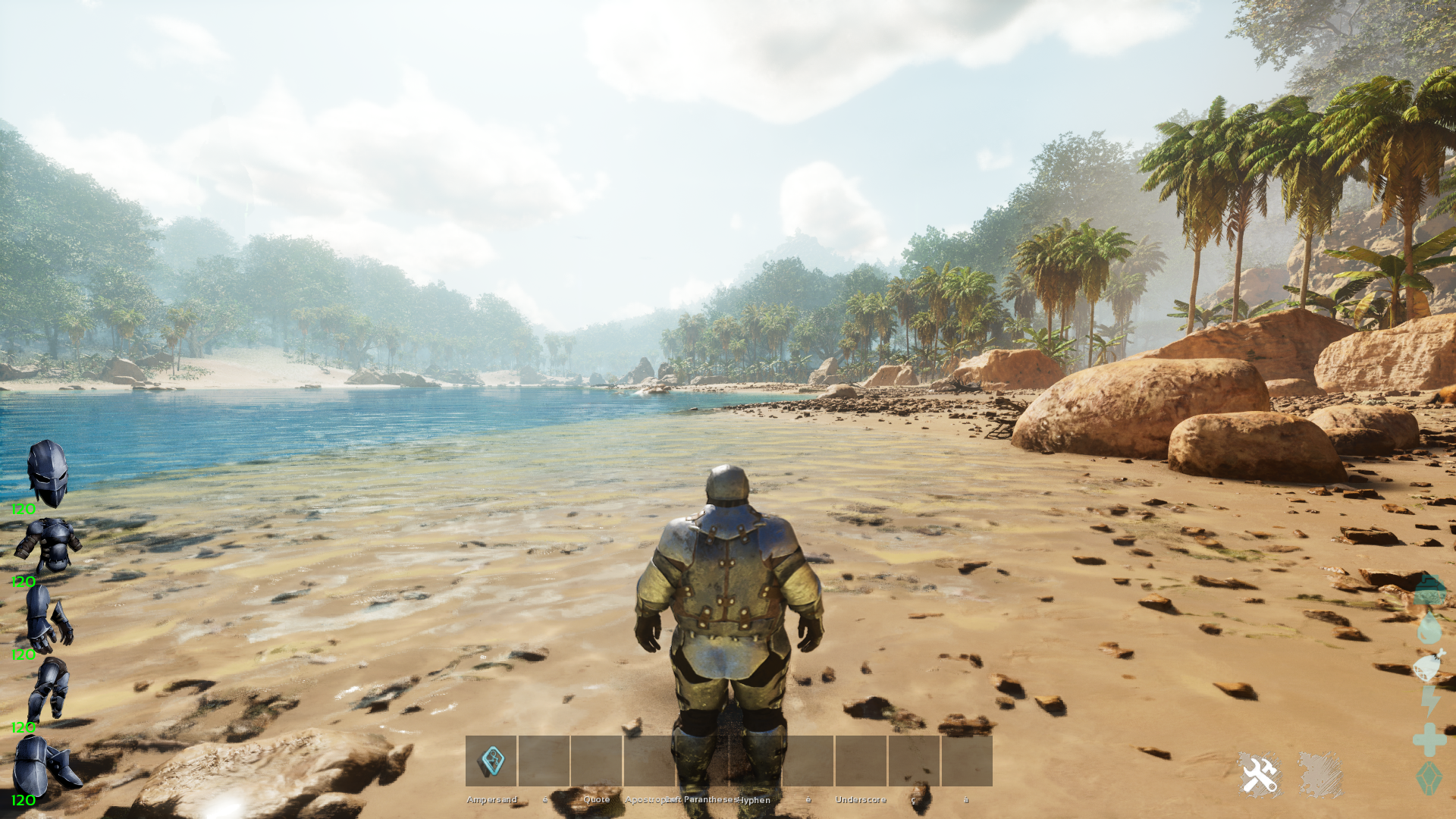Image resolution: width=1456 pixels, height=819 pixels.
Task: Select the green gem status icon
Action: click(1429, 778)
